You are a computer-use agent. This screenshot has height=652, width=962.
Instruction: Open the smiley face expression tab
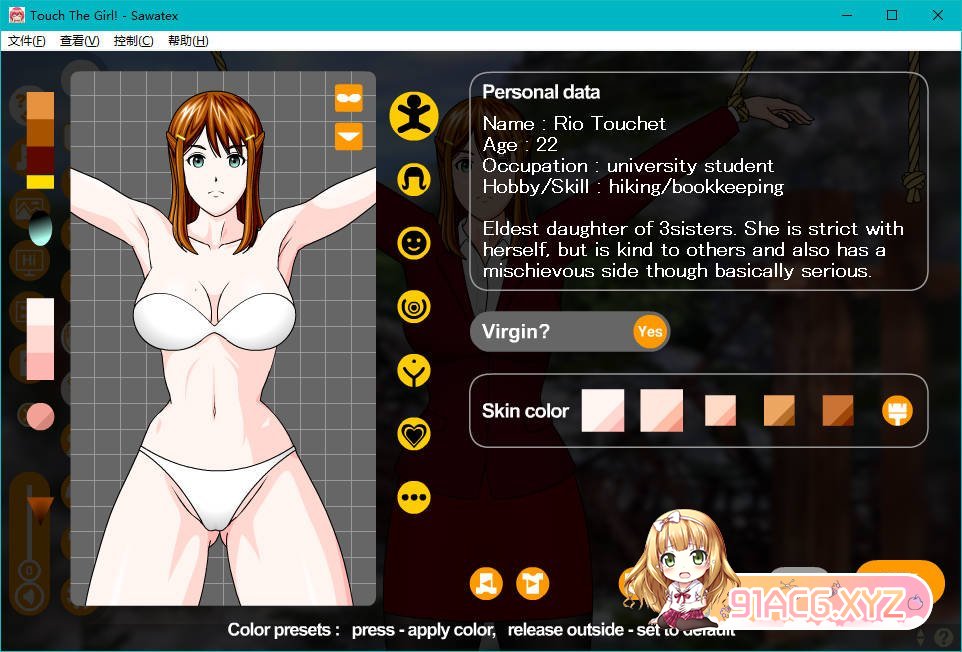point(413,242)
